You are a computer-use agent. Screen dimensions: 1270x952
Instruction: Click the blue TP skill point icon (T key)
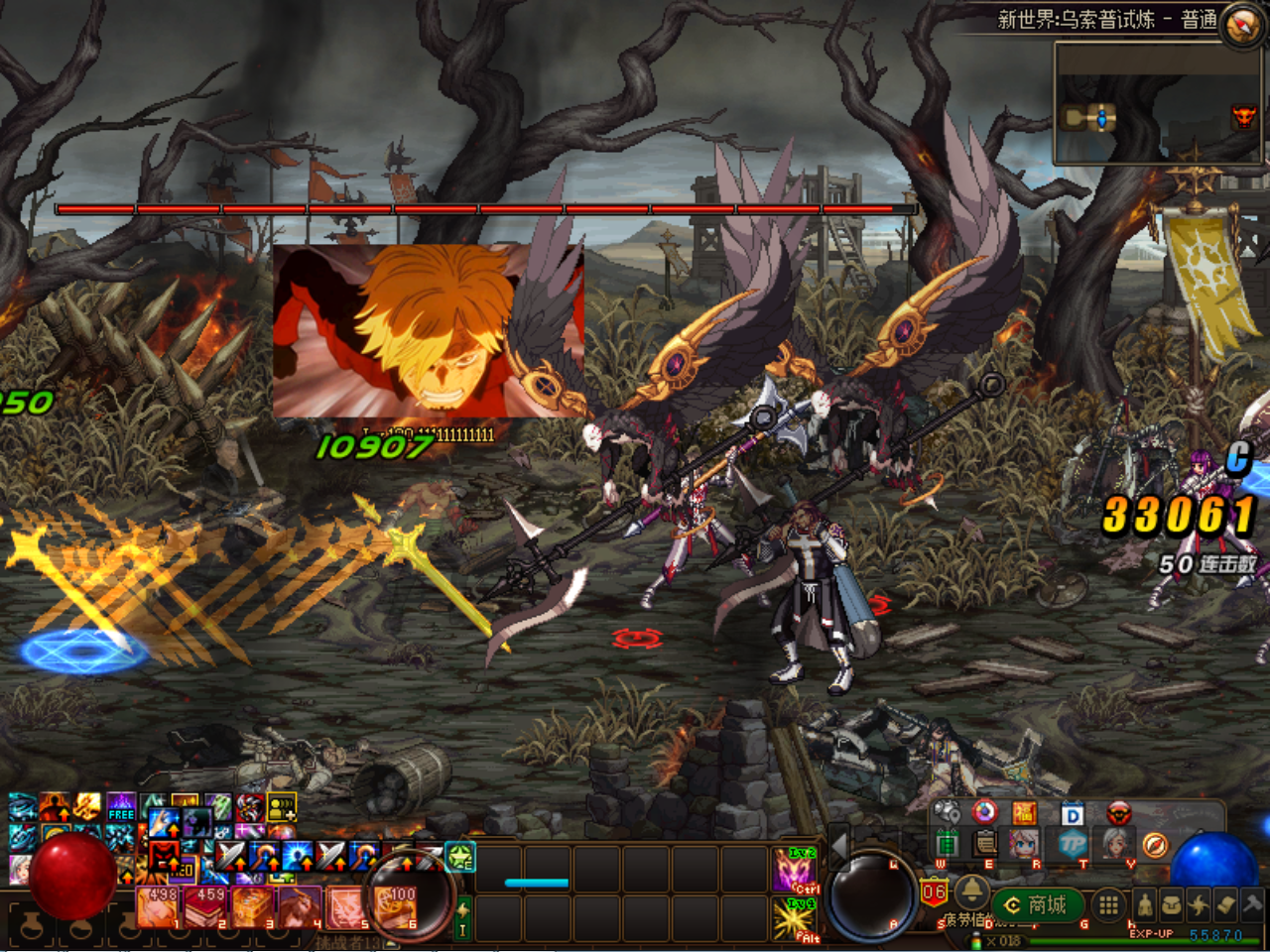(x=1075, y=843)
